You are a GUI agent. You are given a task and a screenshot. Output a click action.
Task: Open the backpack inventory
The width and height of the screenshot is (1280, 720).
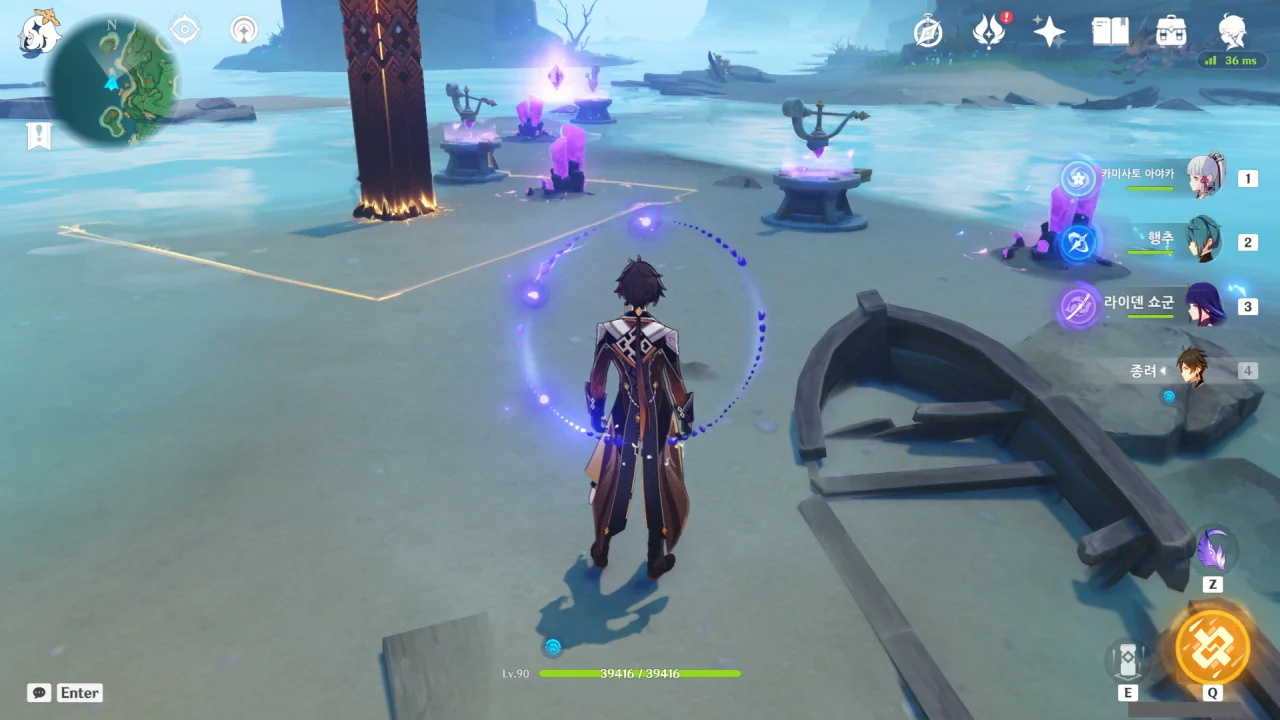coord(1171,32)
